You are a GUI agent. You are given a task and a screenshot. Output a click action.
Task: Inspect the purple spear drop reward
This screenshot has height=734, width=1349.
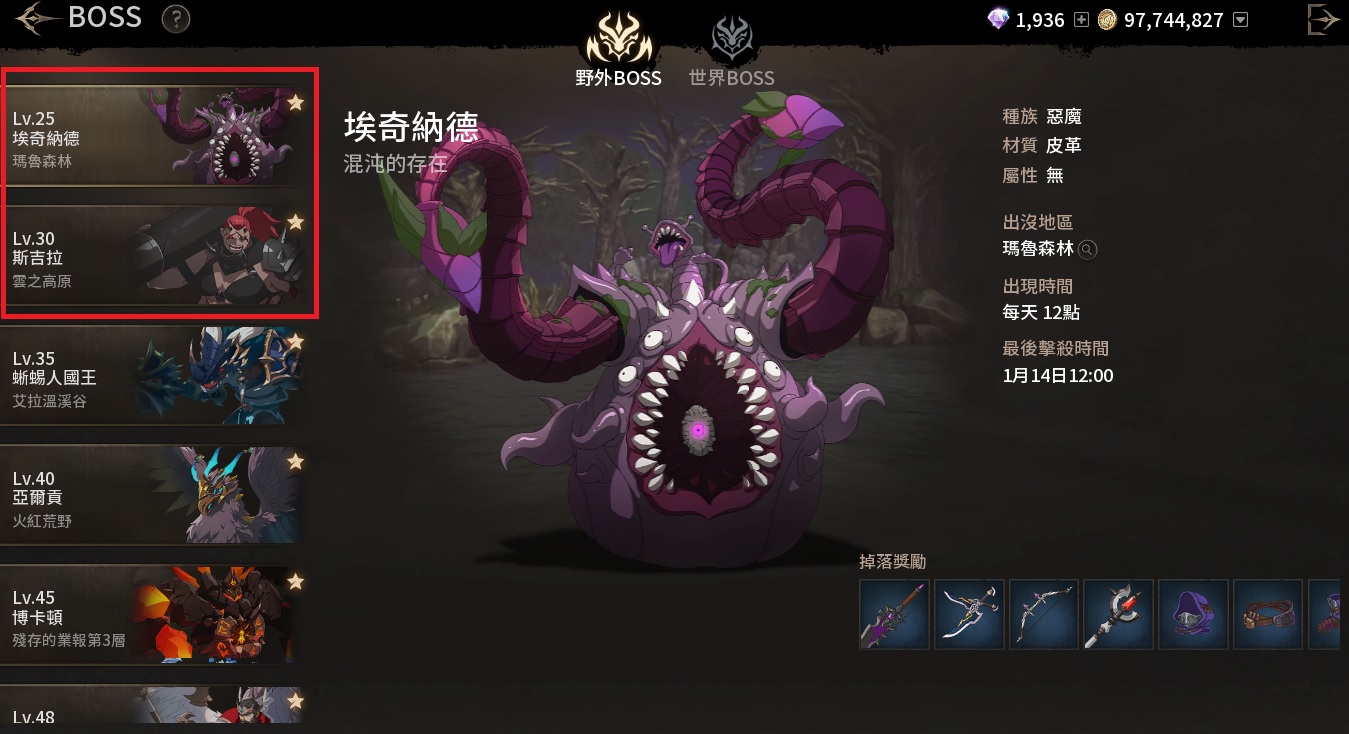894,614
